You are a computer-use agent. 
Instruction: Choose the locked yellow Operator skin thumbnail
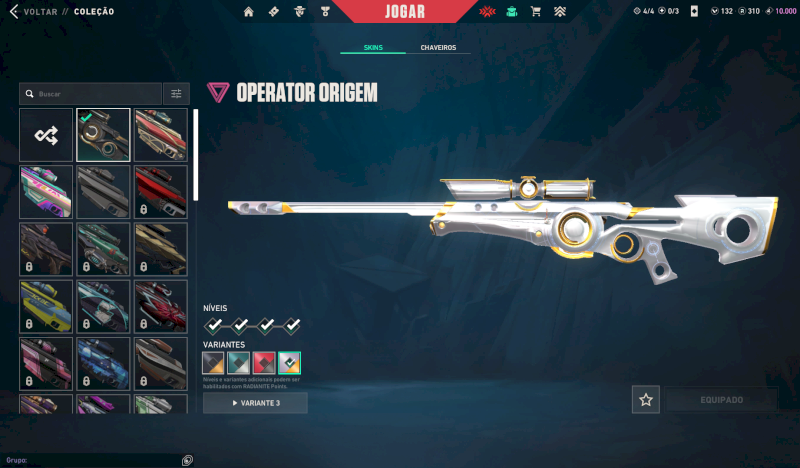[x=46, y=306]
